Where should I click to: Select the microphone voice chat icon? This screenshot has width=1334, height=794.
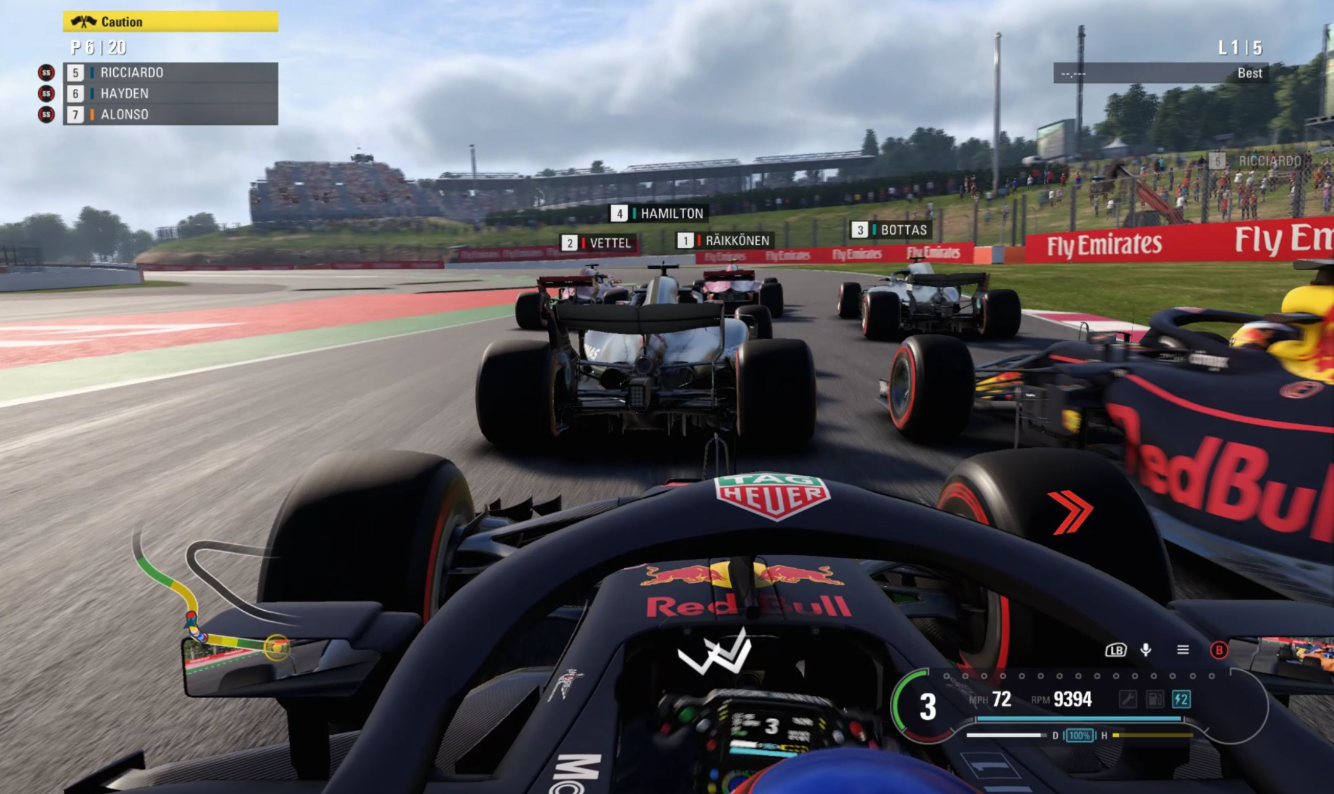(1146, 650)
